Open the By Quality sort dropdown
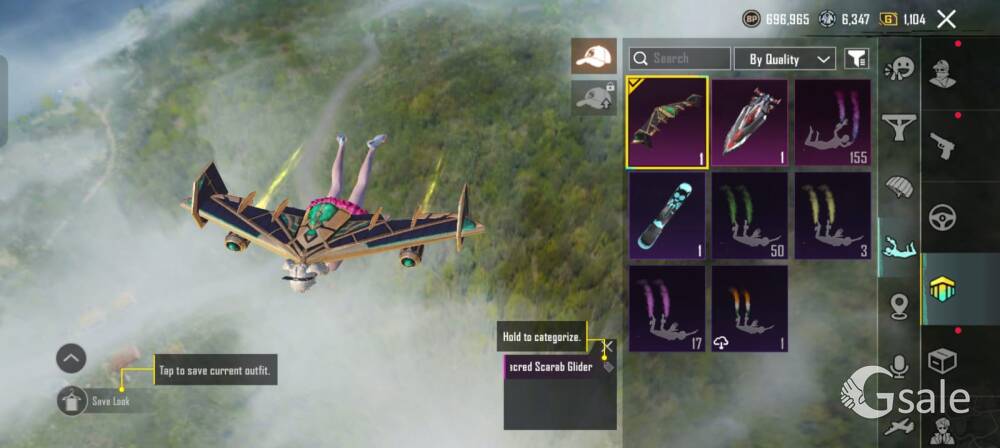1000x448 pixels. [x=785, y=59]
